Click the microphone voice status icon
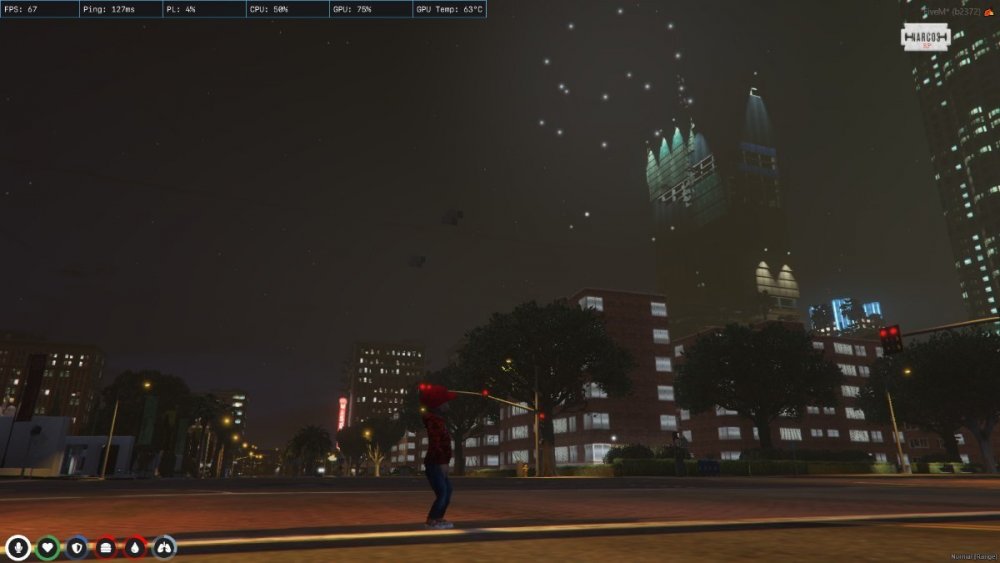The image size is (1000, 563). point(18,547)
